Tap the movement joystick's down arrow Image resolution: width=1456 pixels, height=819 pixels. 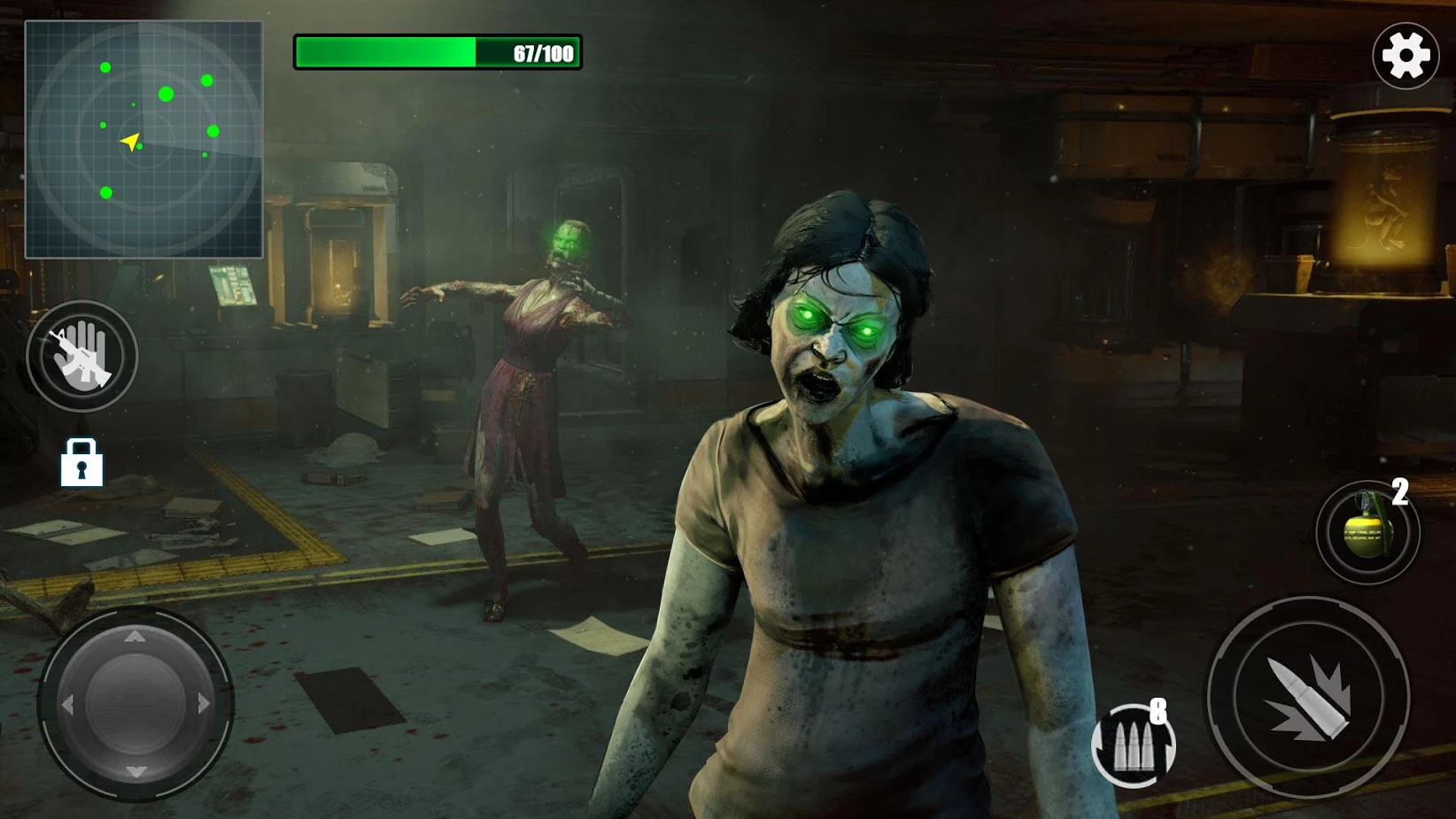point(136,772)
